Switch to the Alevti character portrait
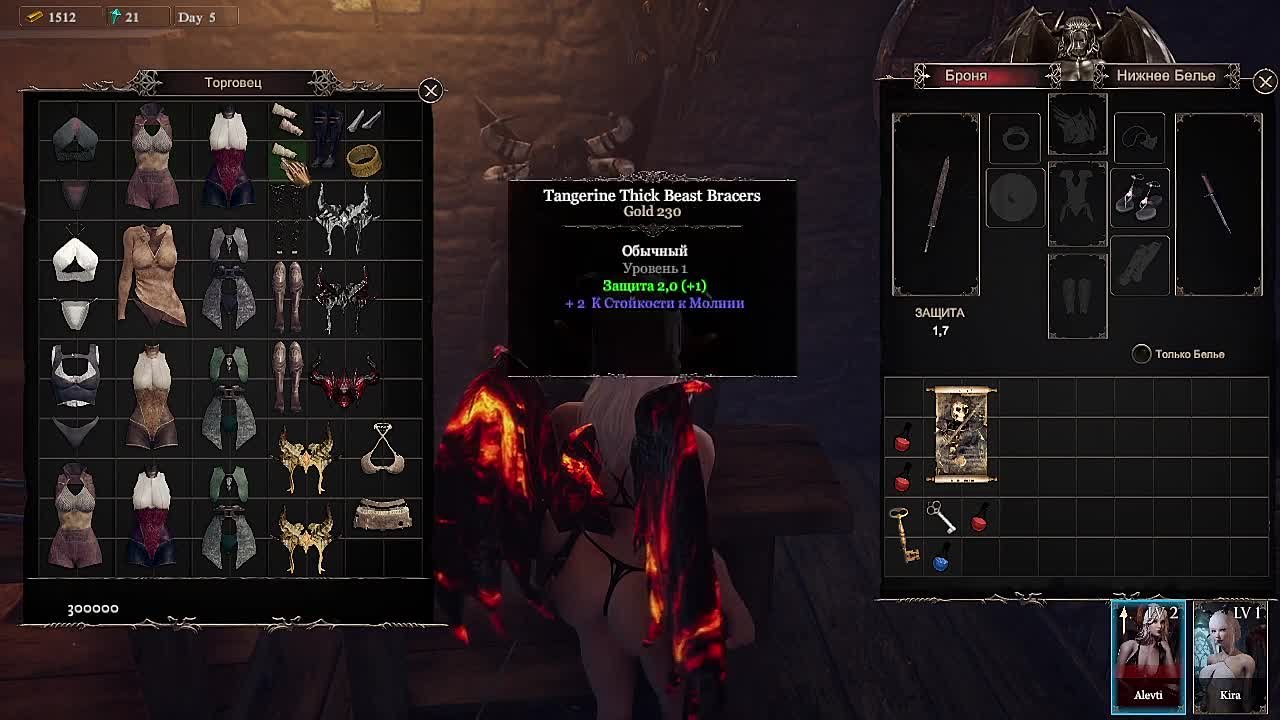The height and width of the screenshot is (720, 1280). [x=1148, y=655]
